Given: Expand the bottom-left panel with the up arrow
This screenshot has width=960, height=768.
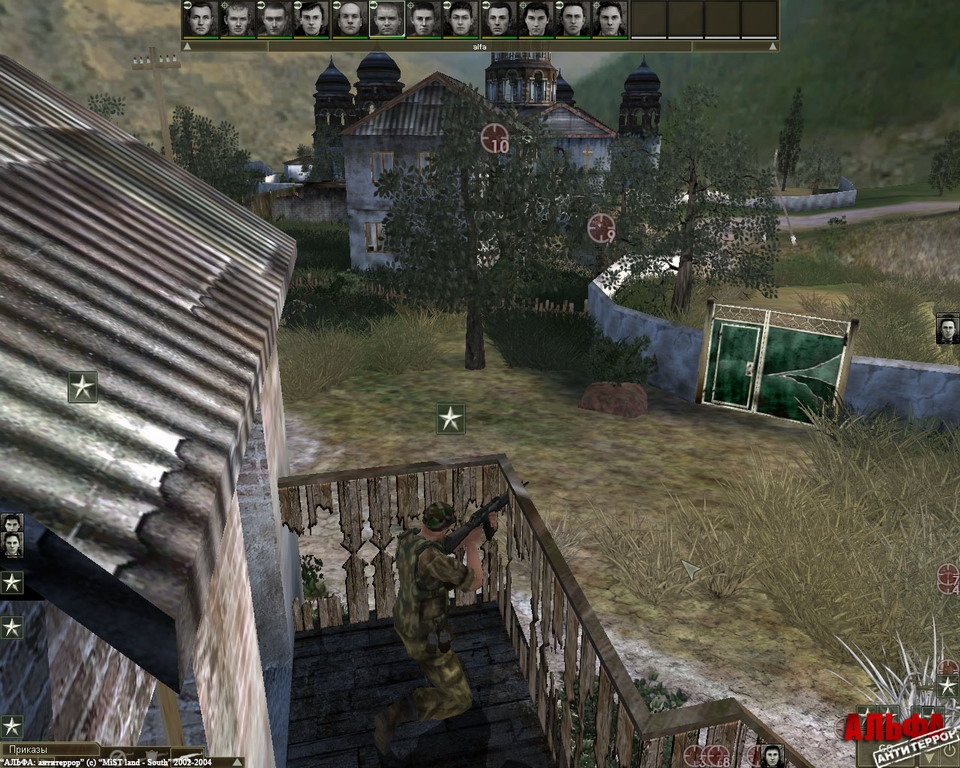Looking at the screenshot, I should coord(236,762).
